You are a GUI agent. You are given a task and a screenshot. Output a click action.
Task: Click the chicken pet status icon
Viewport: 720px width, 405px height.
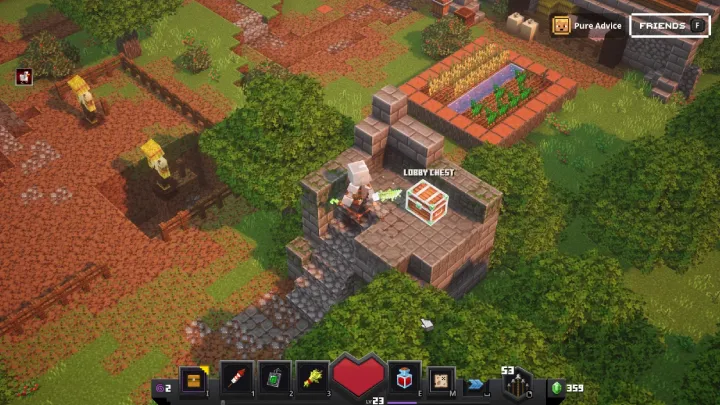tap(24, 76)
